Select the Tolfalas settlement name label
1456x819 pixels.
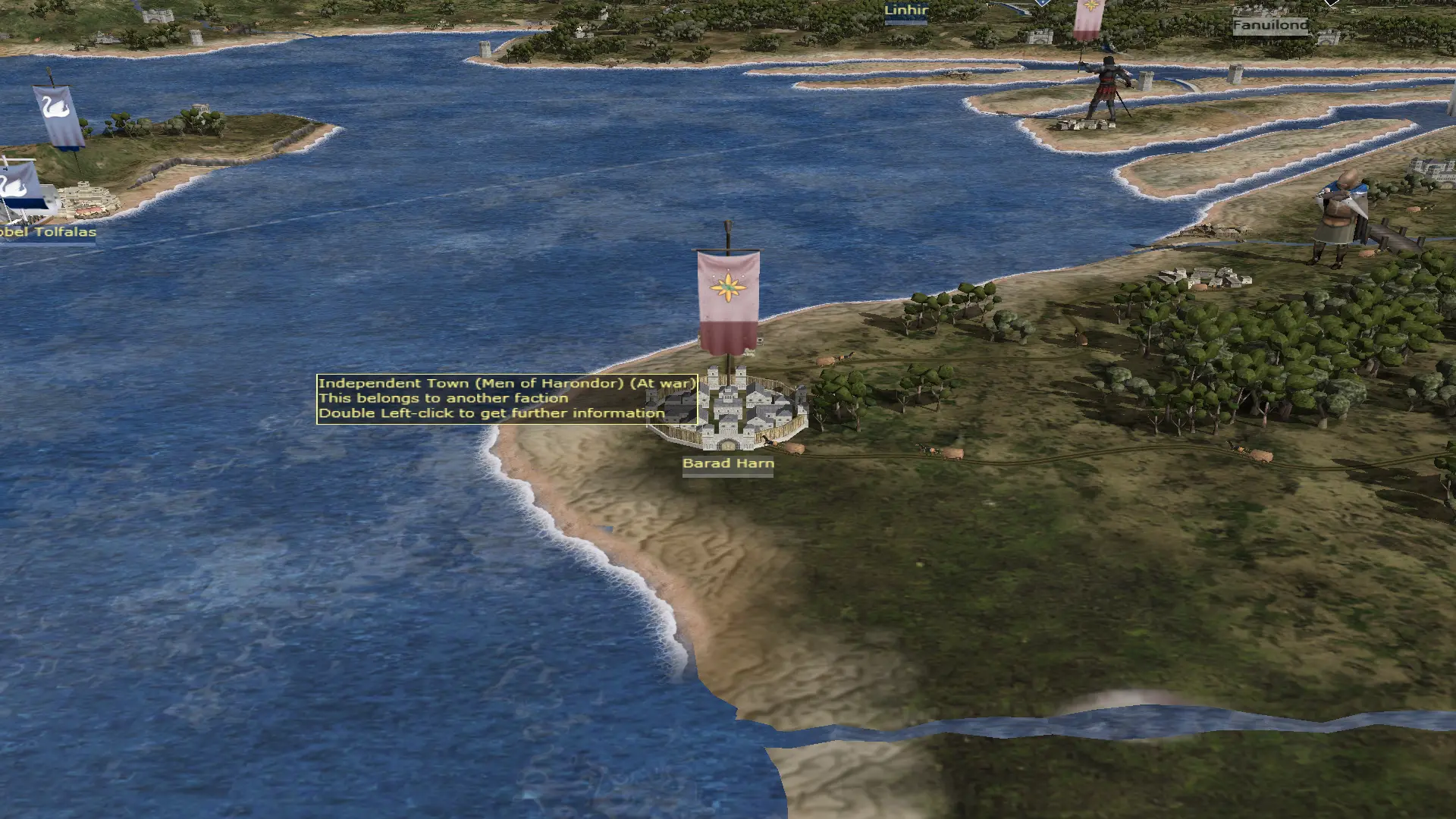(x=49, y=232)
